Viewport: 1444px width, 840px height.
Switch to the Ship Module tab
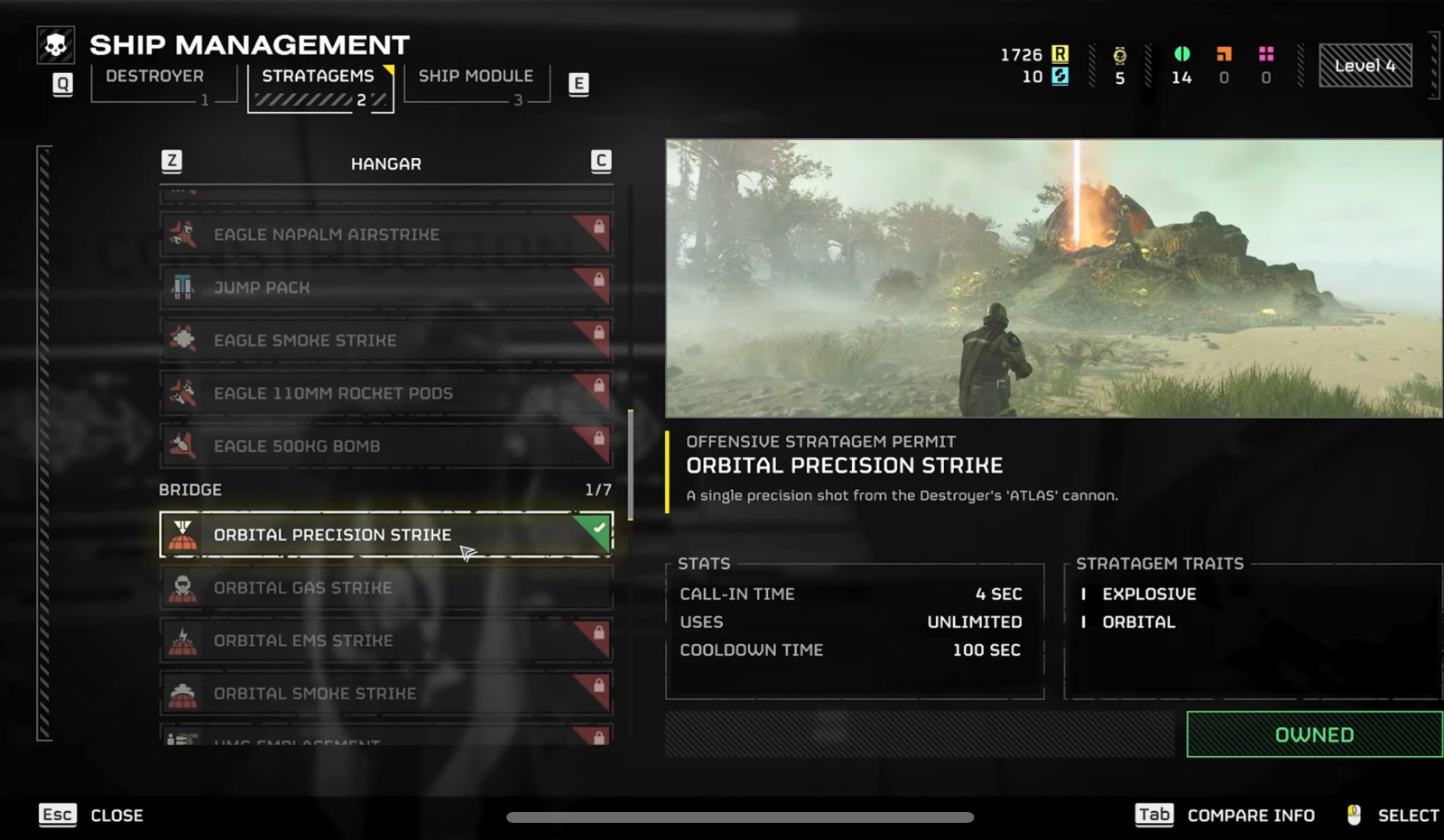[x=476, y=77]
